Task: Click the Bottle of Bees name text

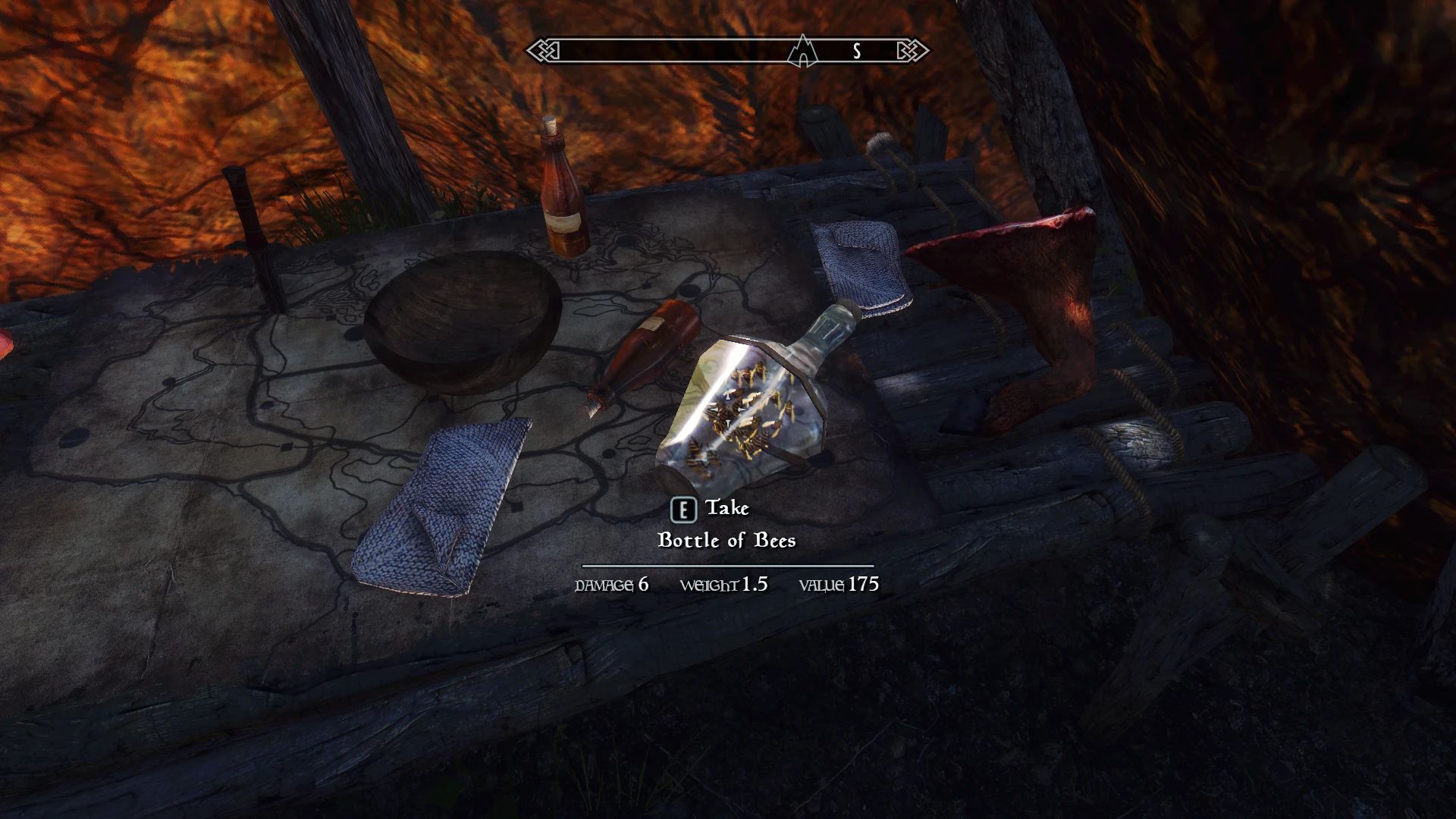Action: click(727, 541)
